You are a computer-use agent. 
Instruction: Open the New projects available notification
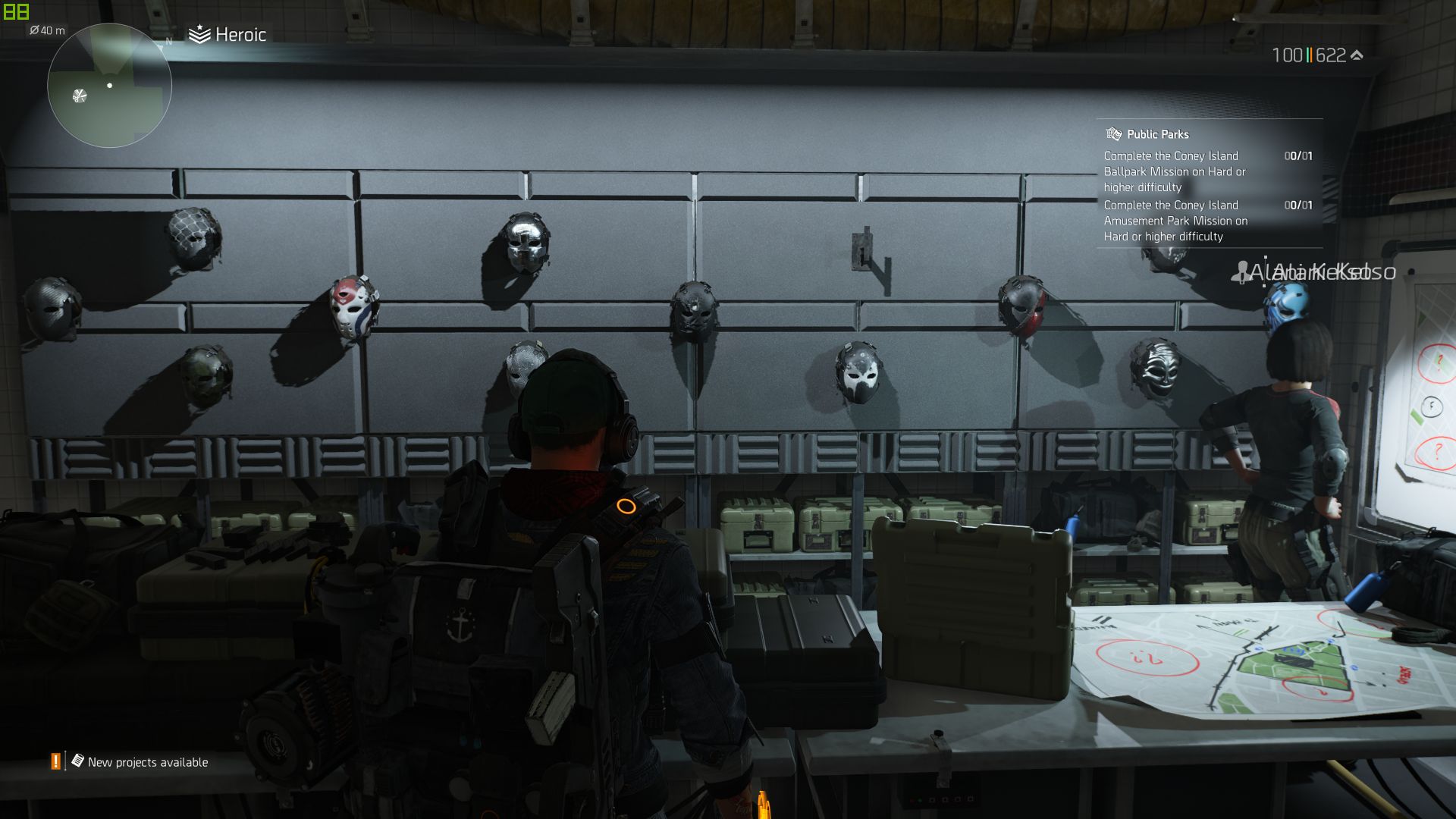[147, 762]
